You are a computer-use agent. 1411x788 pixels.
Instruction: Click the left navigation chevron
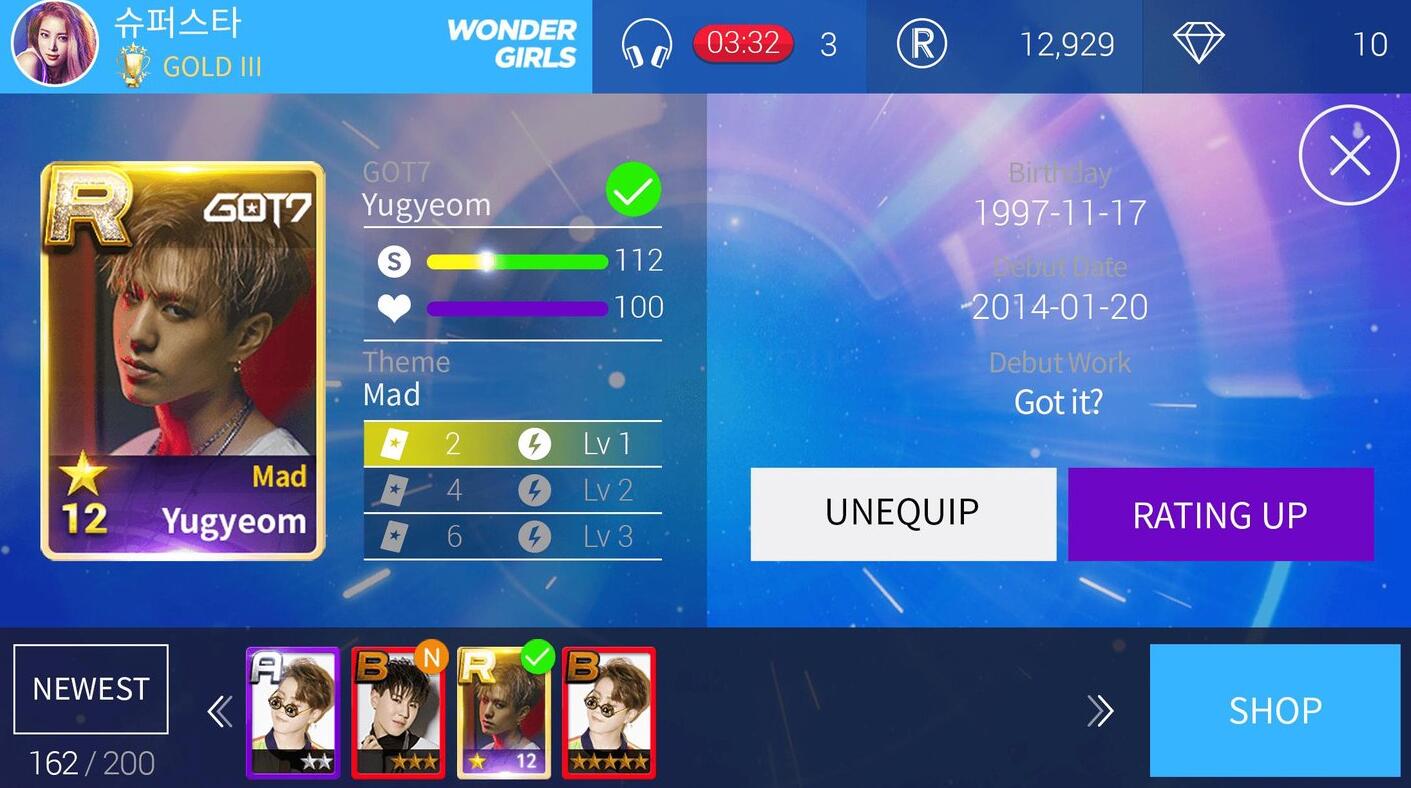pyautogui.click(x=219, y=711)
